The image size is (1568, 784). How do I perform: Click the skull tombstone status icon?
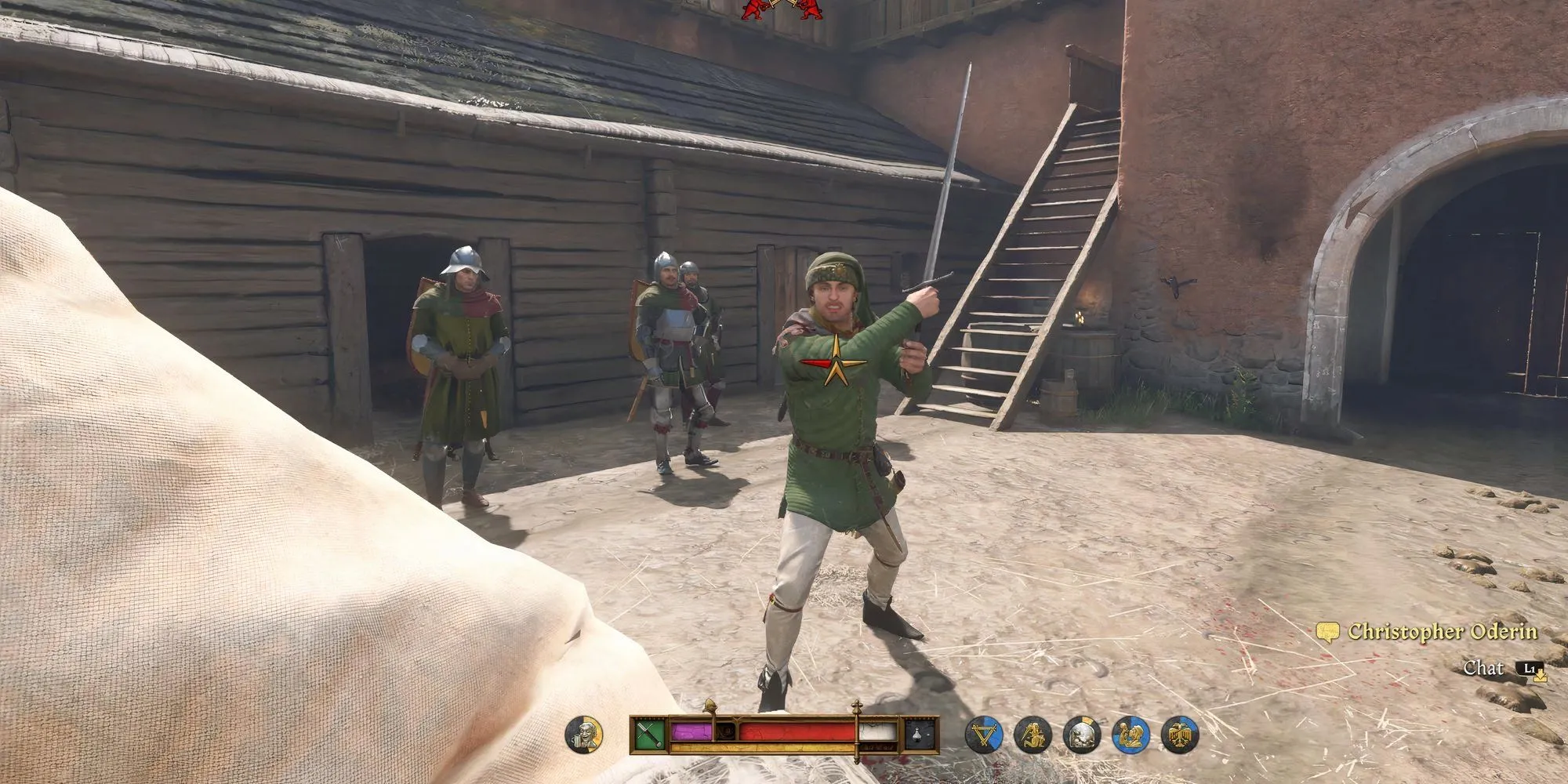[x=1082, y=735]
